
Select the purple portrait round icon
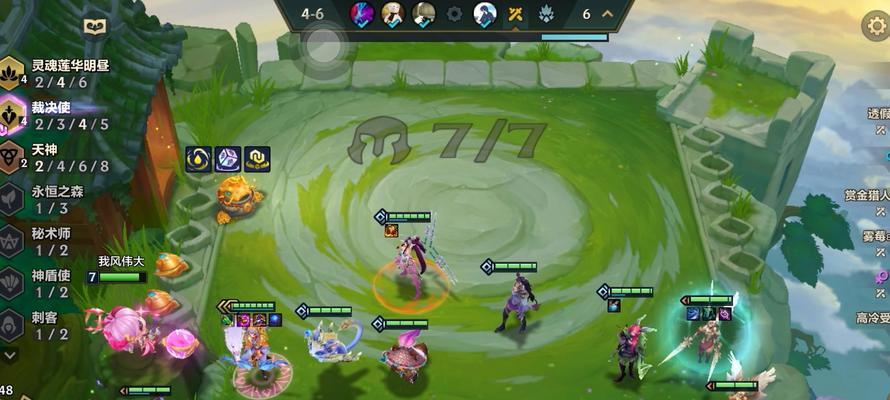[361, 14]
